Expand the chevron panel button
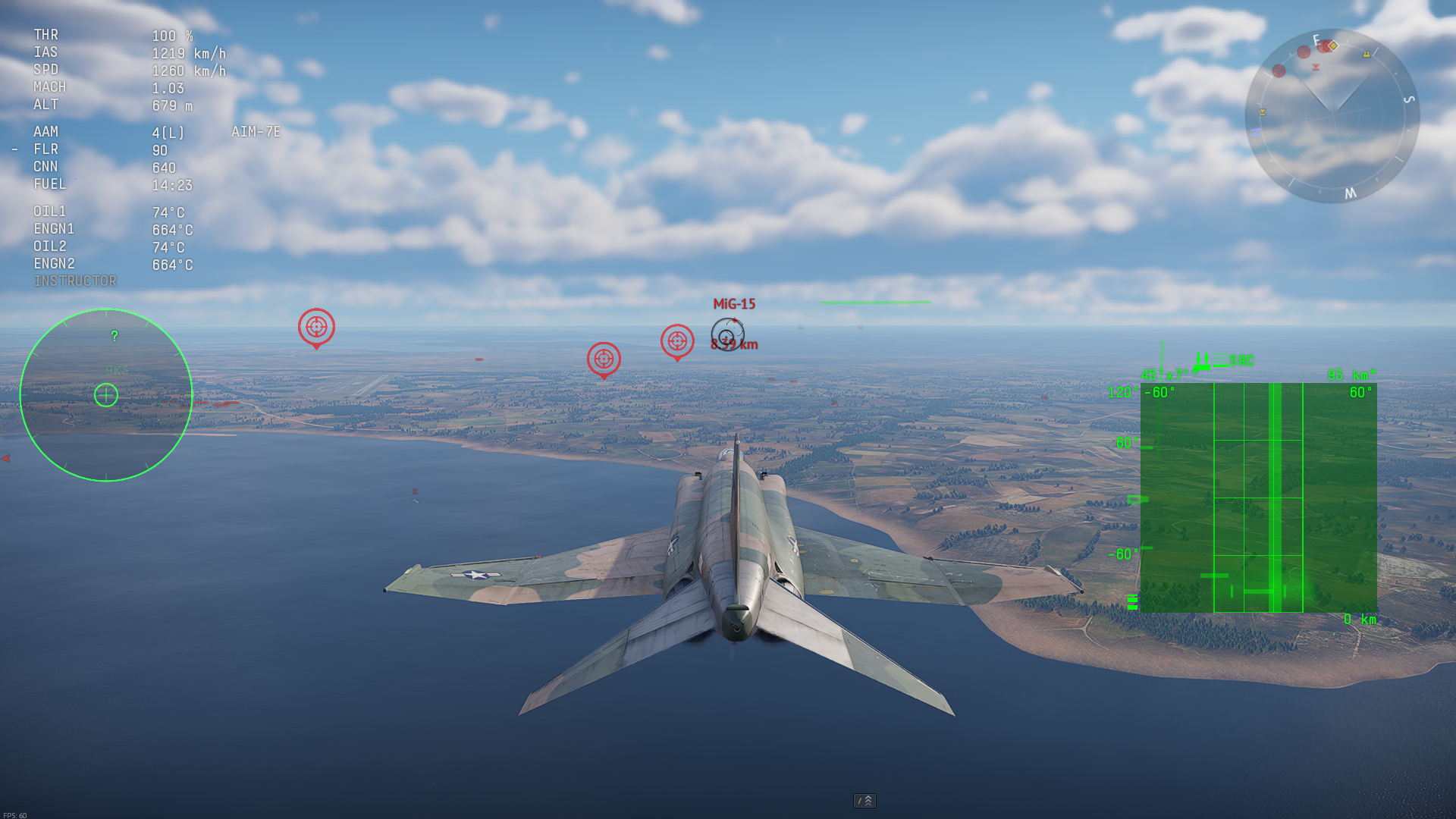 [x=864, y=801]
